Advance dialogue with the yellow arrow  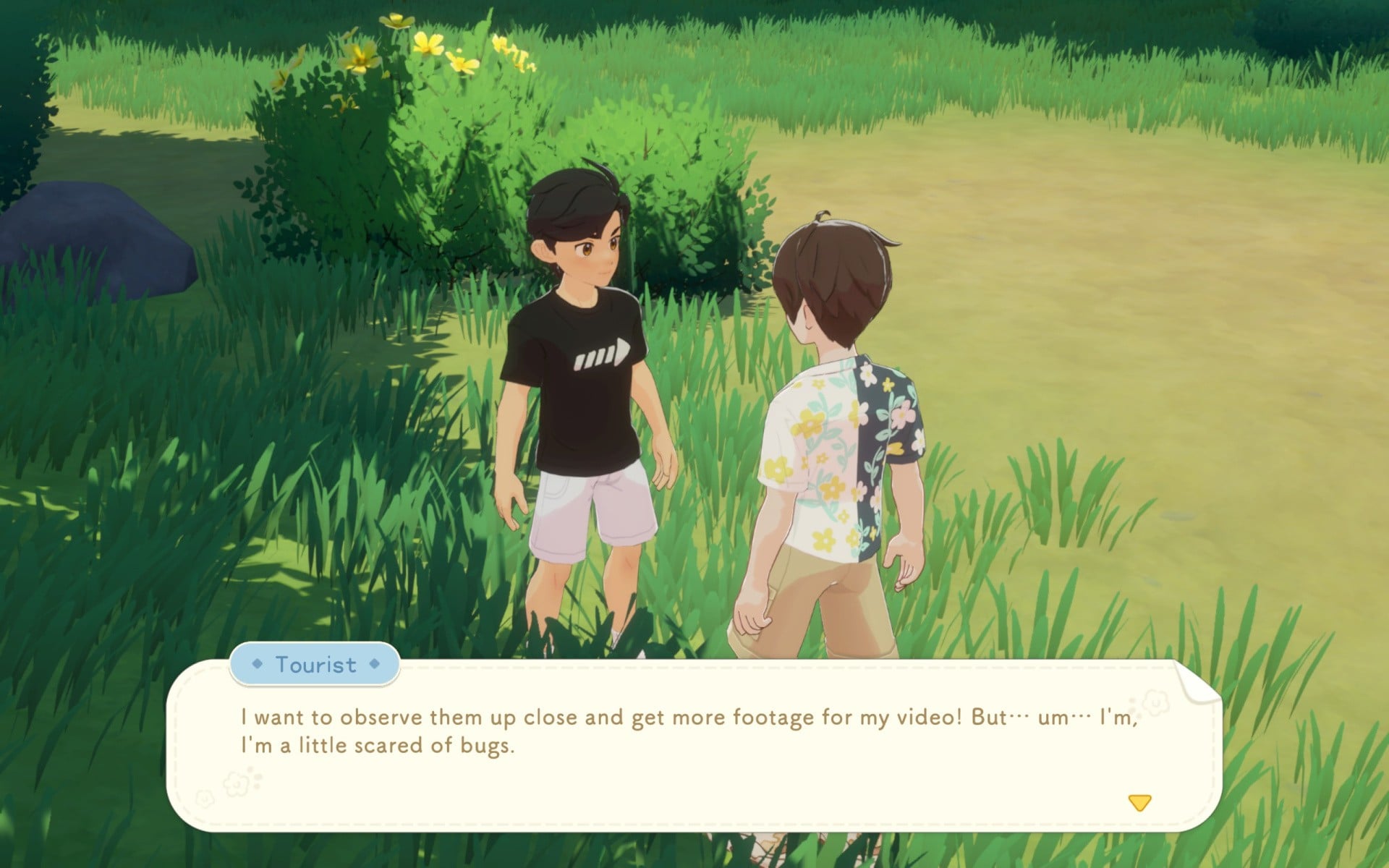click(x=1139, y=802)
